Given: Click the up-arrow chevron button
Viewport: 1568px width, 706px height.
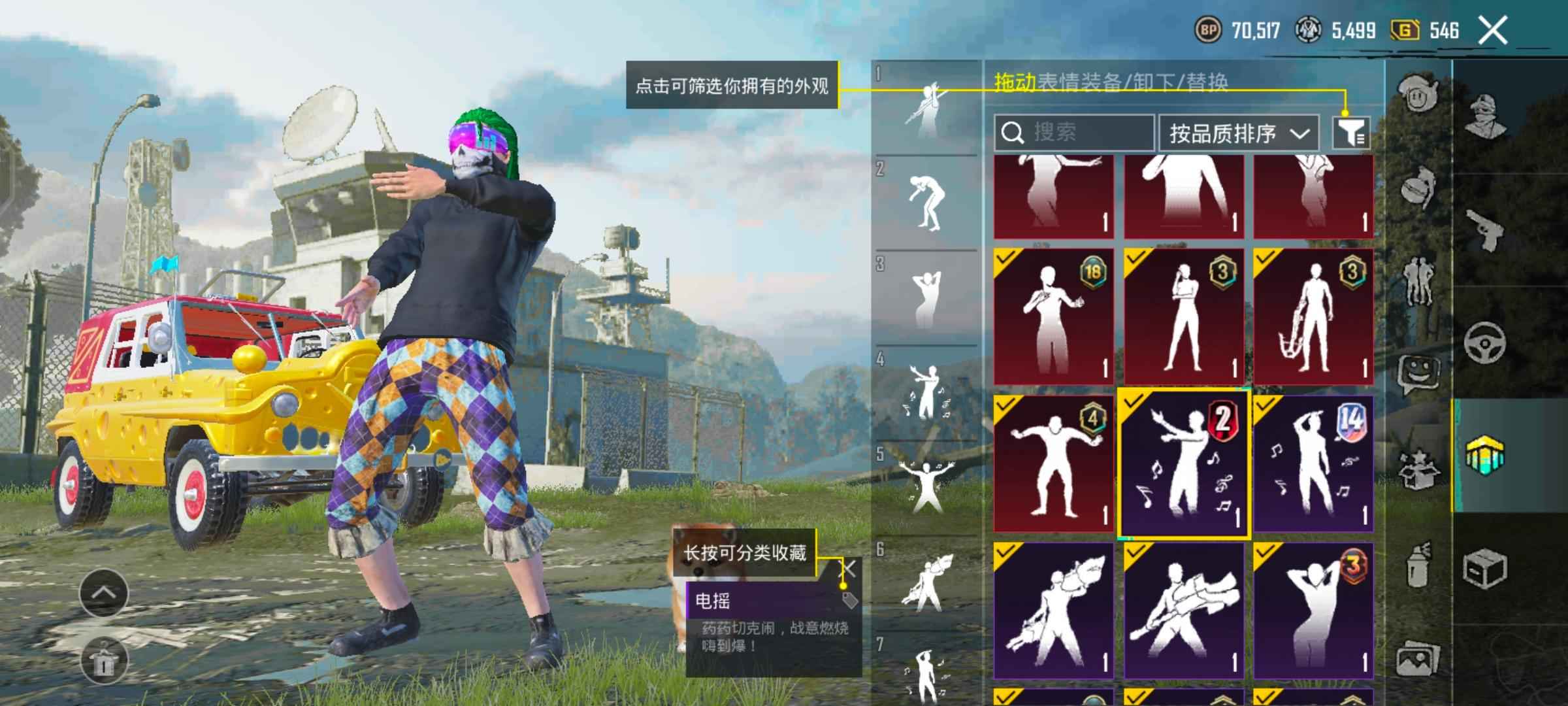Looking at the screenshot, I should [103, 593].
